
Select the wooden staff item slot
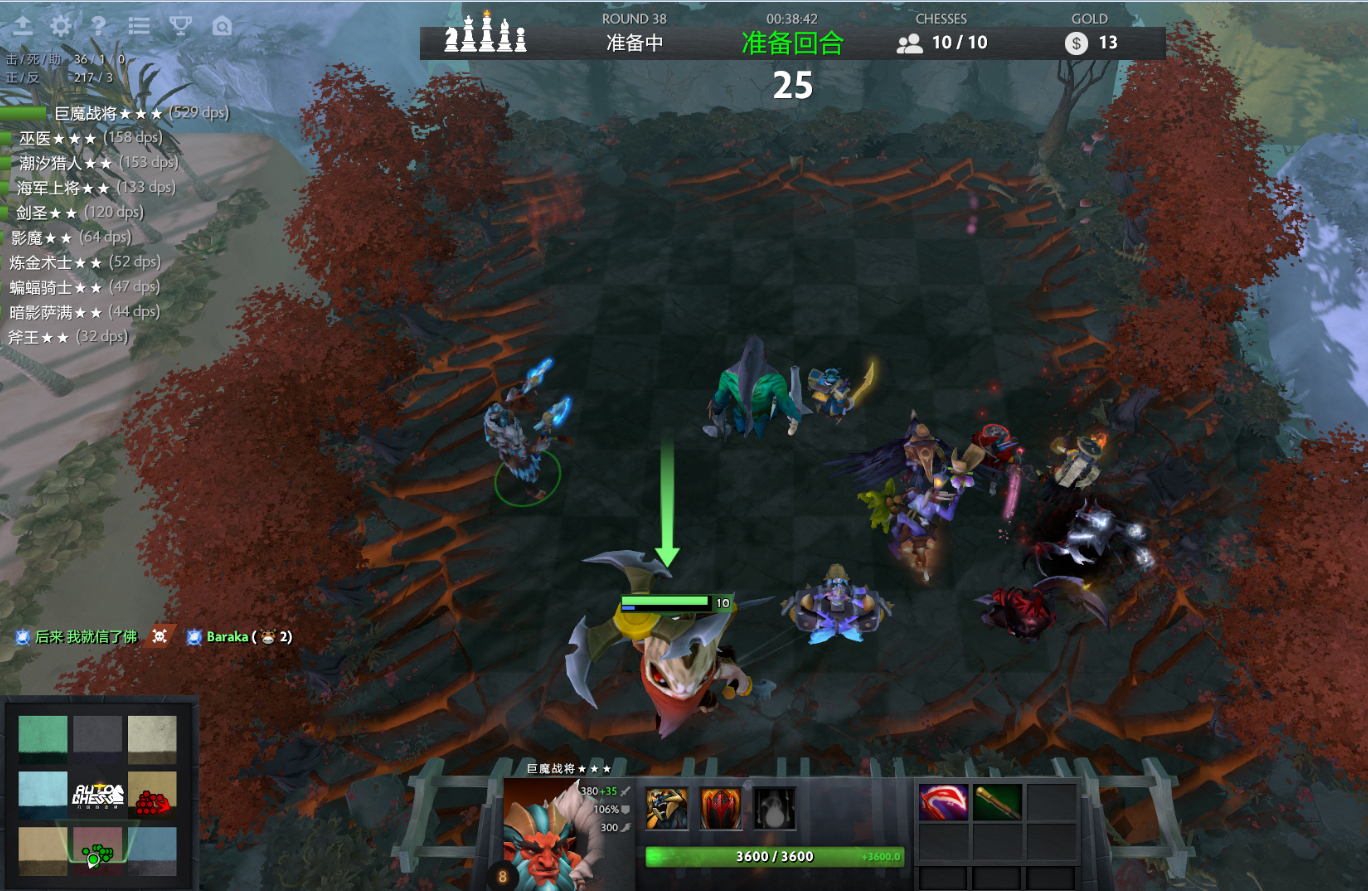(x=996, y=802)
